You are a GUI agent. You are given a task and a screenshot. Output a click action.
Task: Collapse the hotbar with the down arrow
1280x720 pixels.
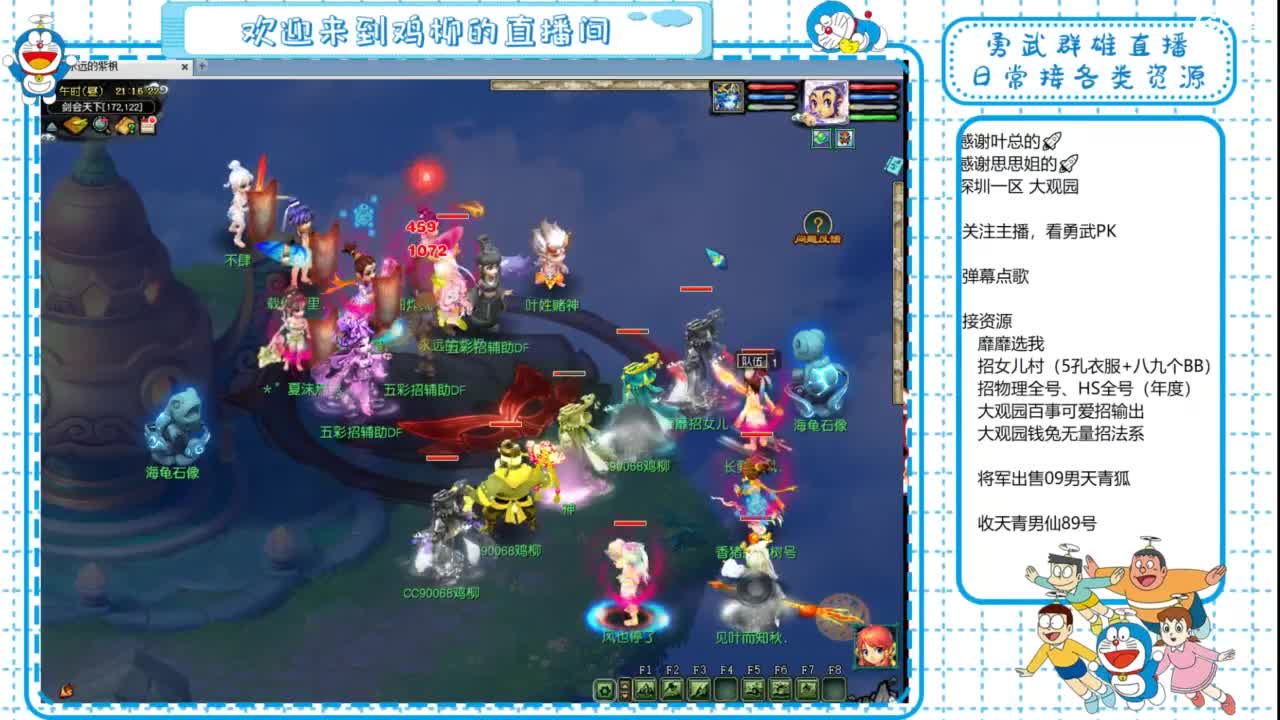point(625,694)
